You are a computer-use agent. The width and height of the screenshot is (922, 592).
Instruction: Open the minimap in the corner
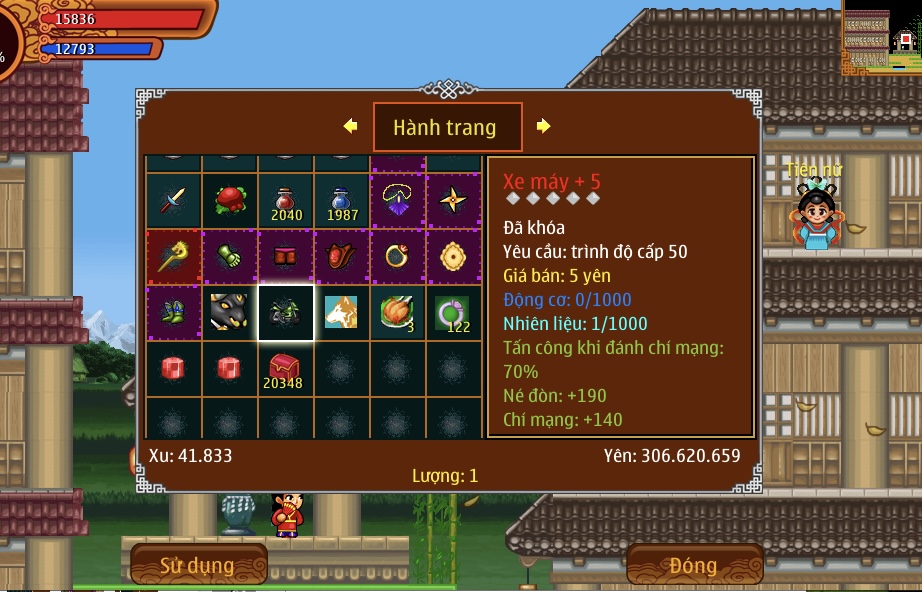(881, 38)
